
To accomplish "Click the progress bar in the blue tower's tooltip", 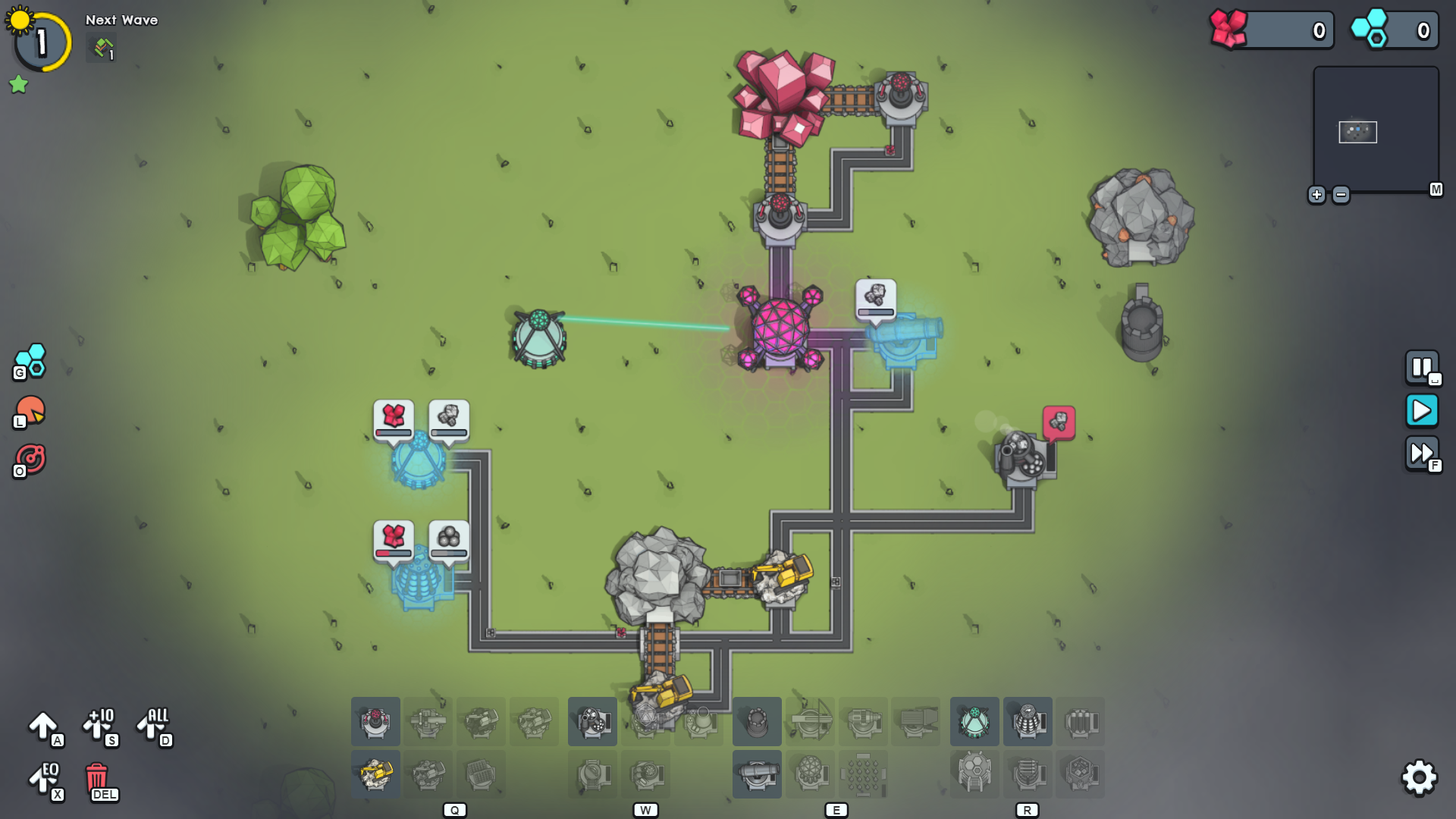I will pos(875,310).
